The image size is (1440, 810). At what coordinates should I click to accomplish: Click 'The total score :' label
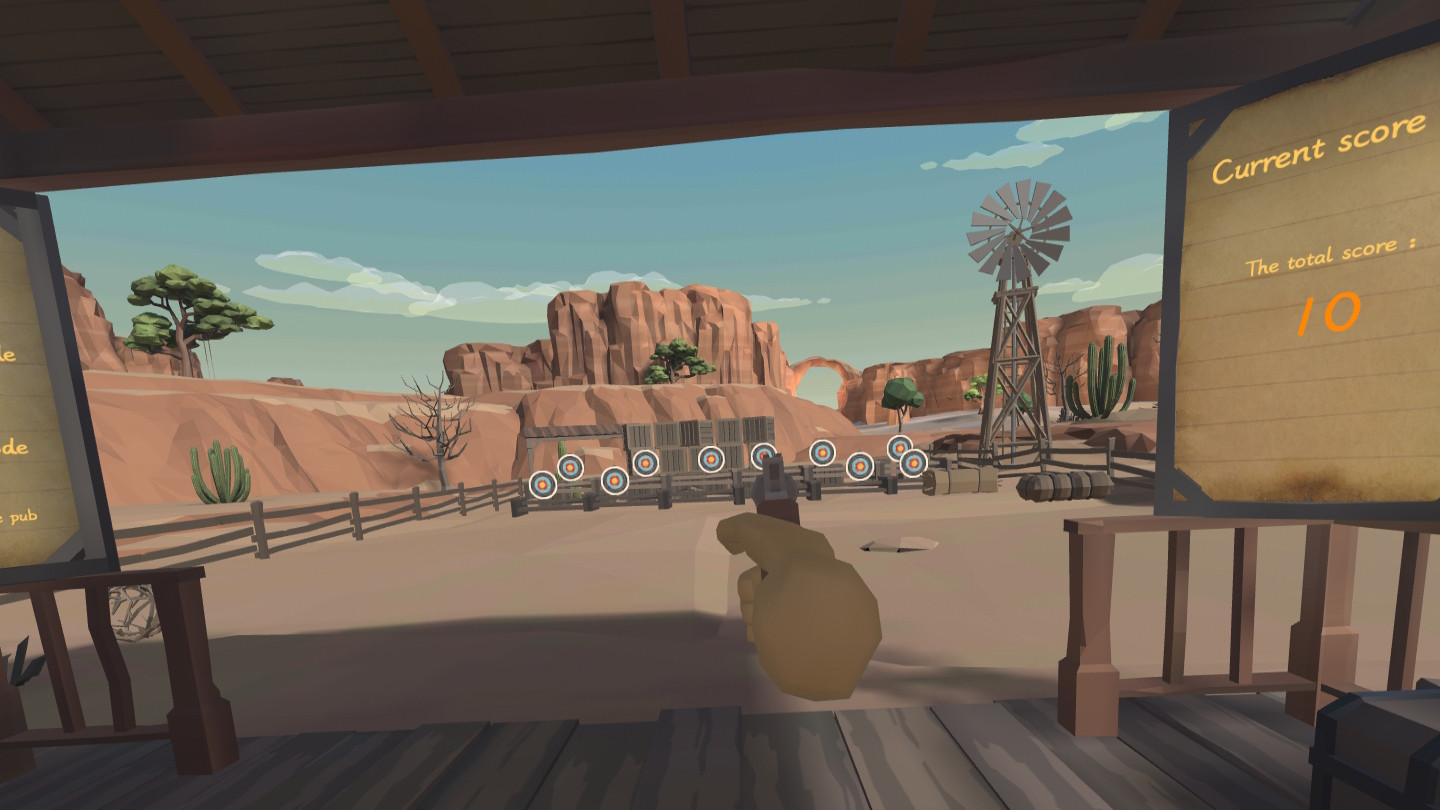tap(1335, 253)
